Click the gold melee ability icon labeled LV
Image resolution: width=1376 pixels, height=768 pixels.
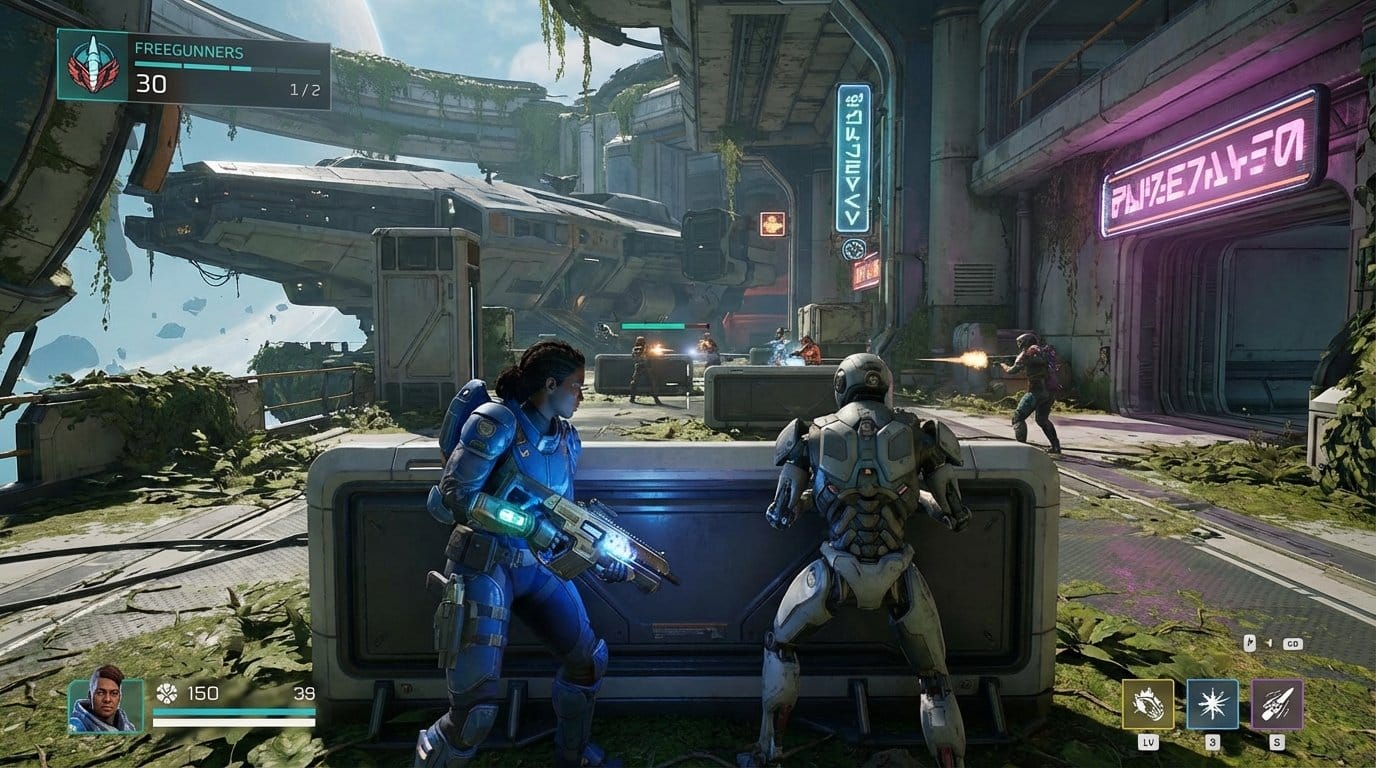(x=1147, y=703)
